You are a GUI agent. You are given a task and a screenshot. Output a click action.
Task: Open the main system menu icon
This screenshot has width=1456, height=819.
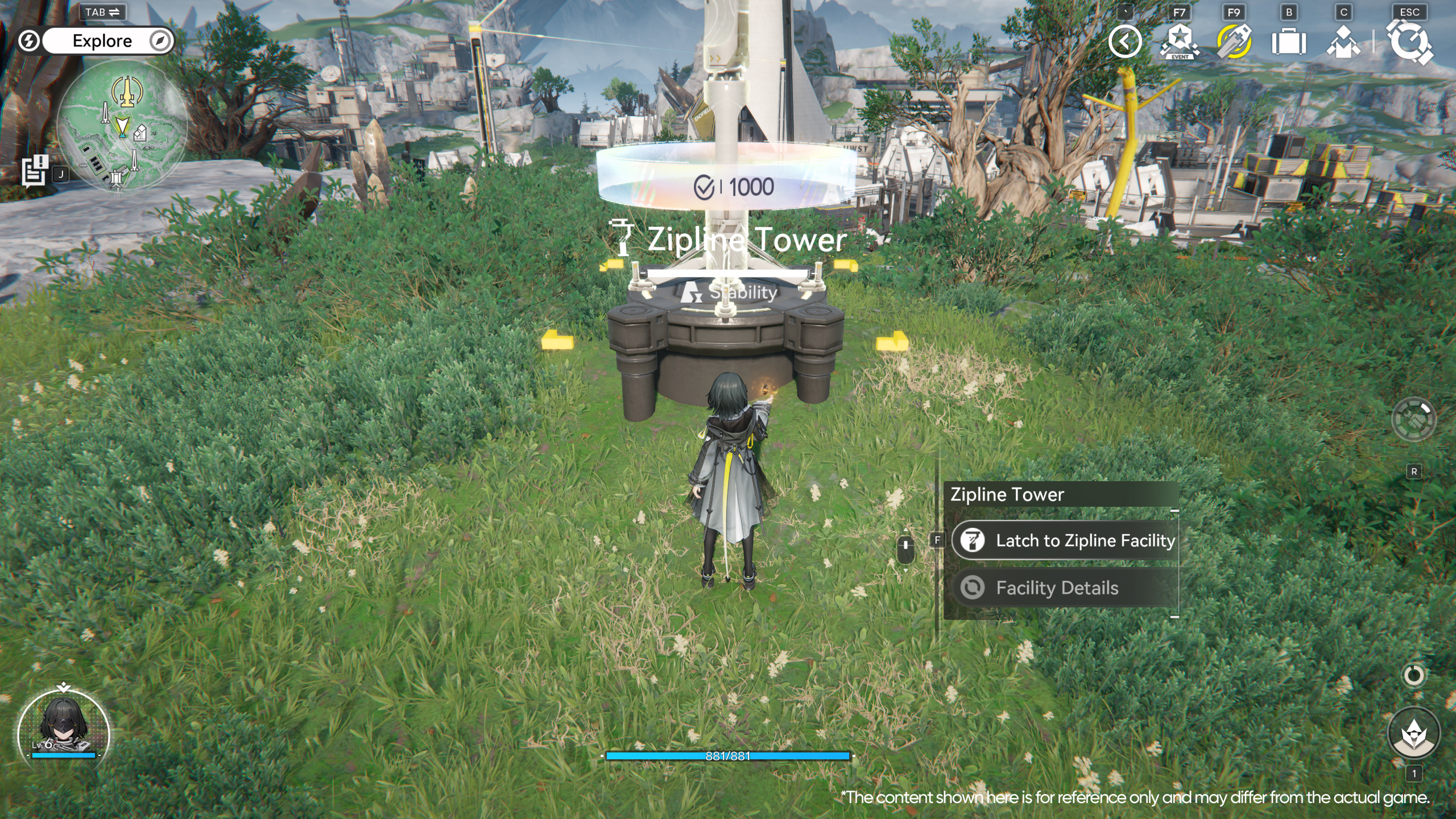click(1409, 42)
